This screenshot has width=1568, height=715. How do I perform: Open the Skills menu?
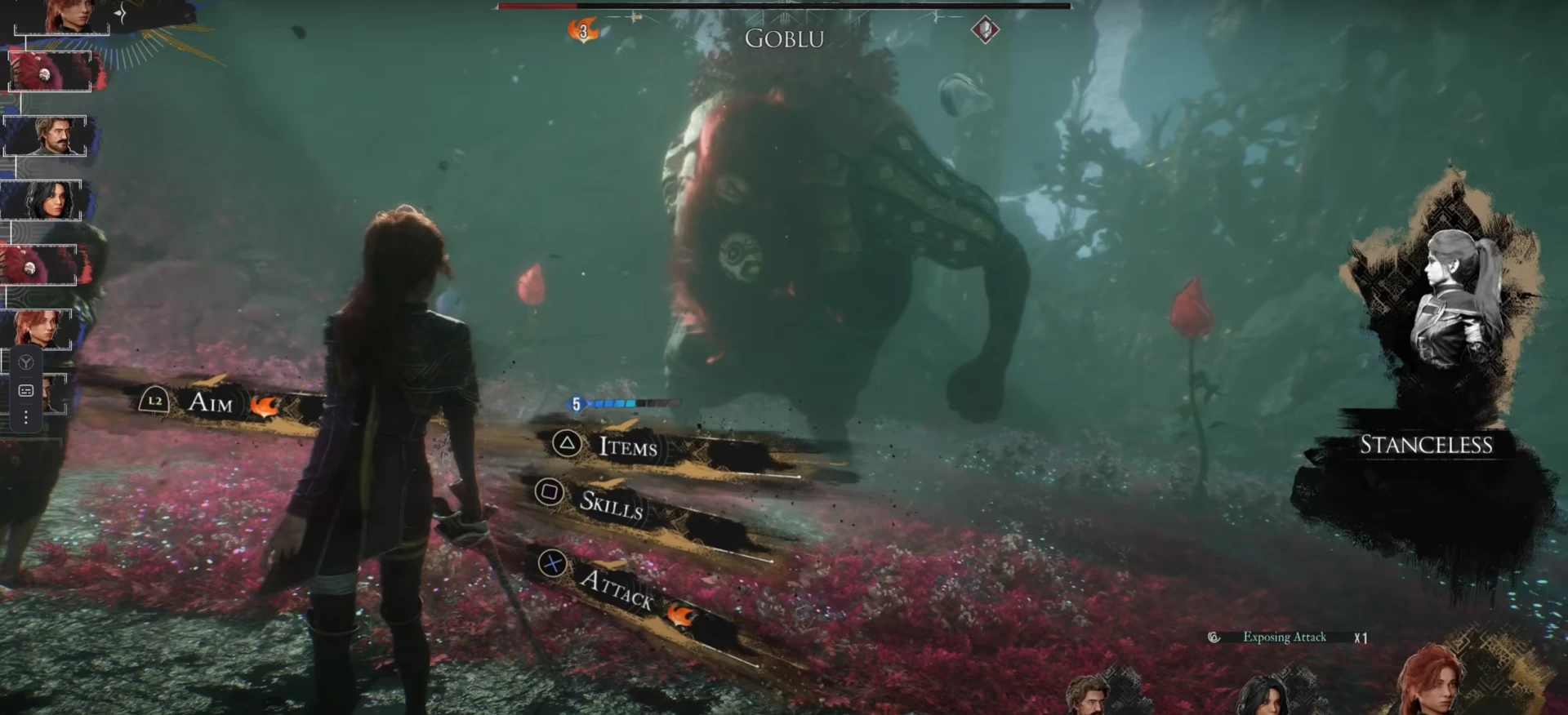611,505
